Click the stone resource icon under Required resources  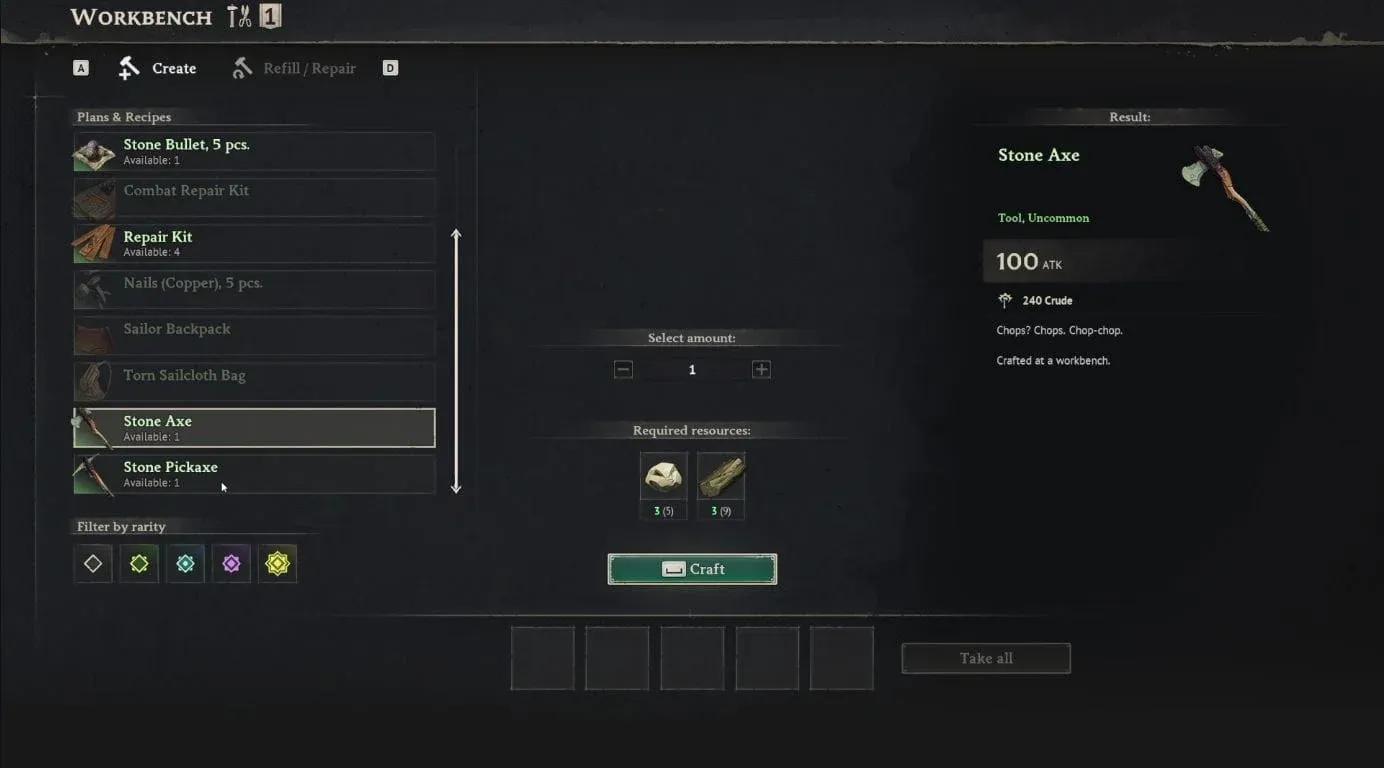click(x=663, y=475)
